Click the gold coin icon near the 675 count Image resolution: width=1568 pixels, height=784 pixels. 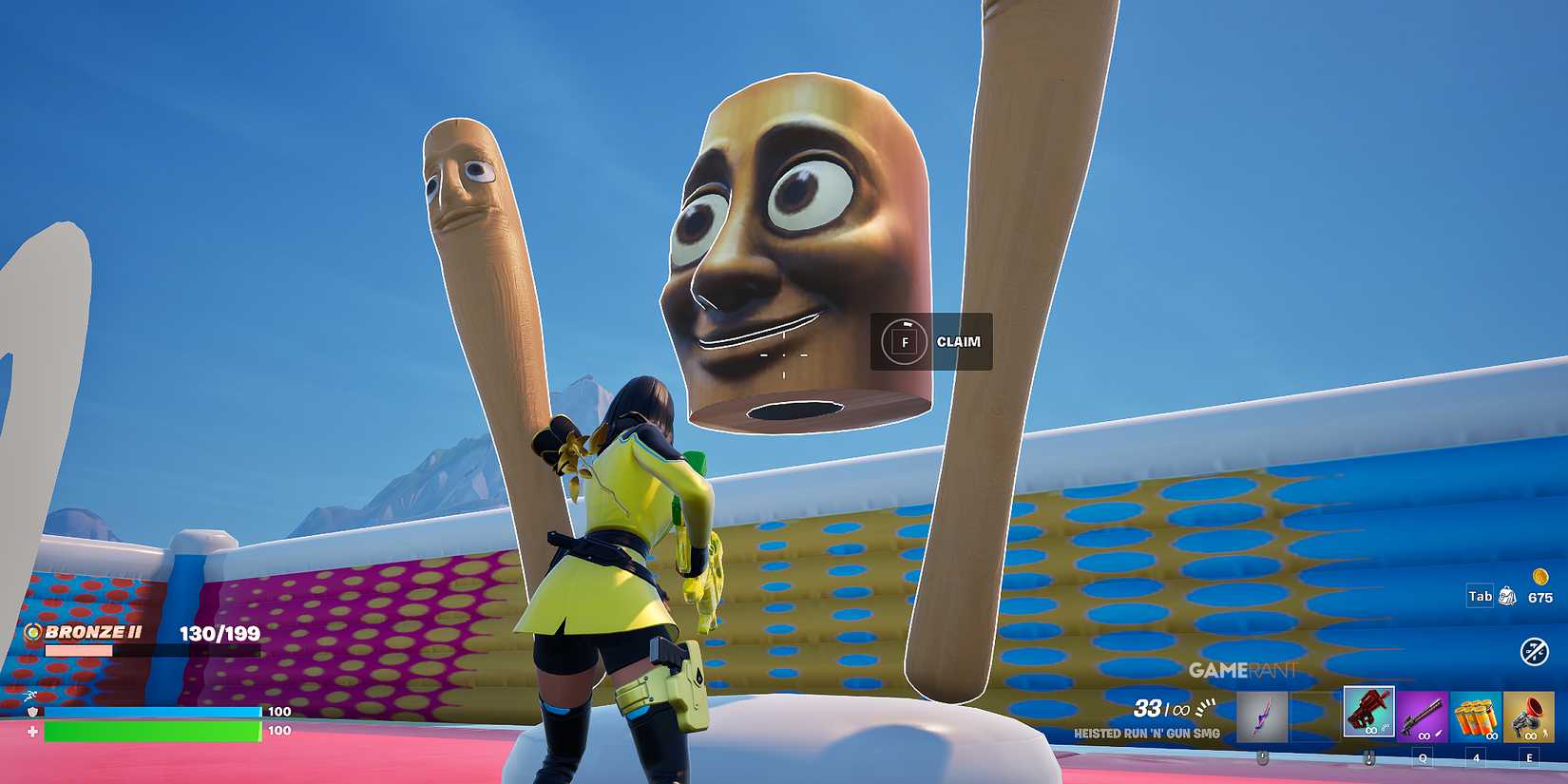pos(1542,575)
